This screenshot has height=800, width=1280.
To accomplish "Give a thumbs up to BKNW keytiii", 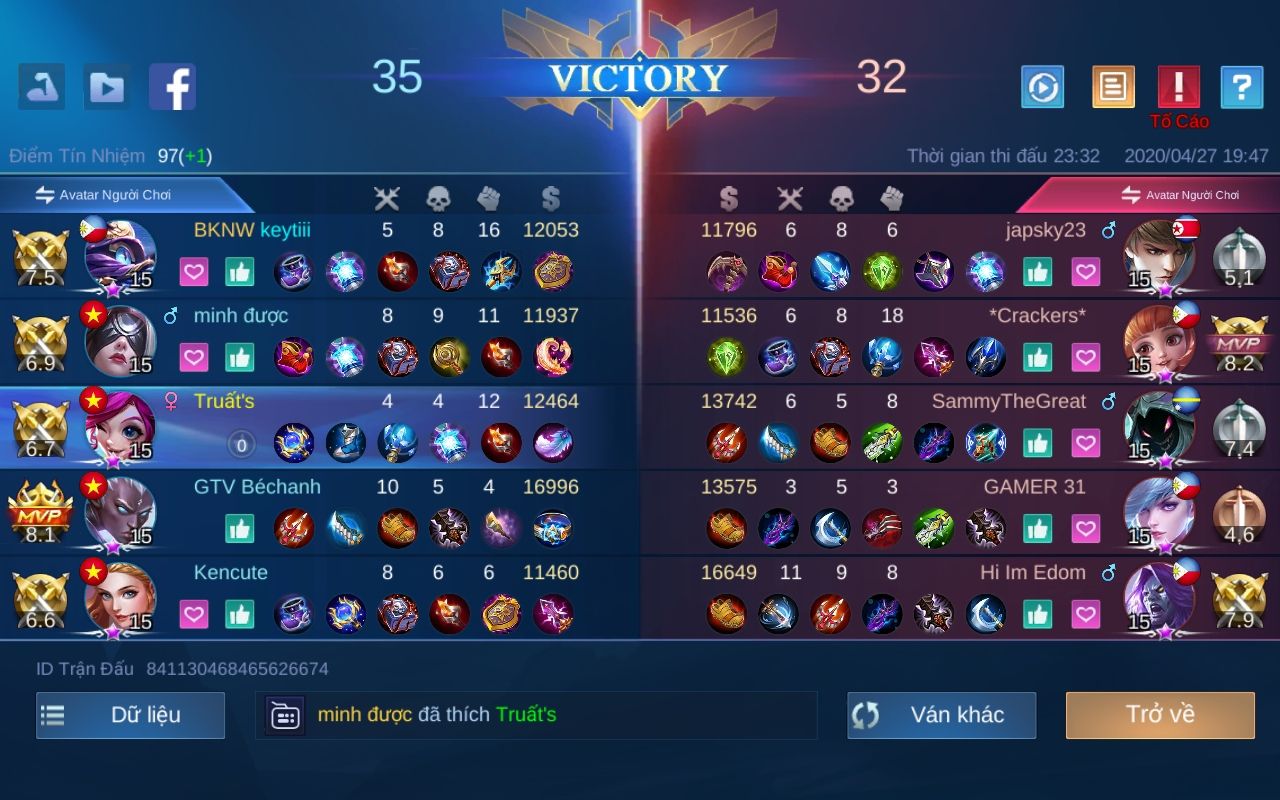I will coord(240,271).
